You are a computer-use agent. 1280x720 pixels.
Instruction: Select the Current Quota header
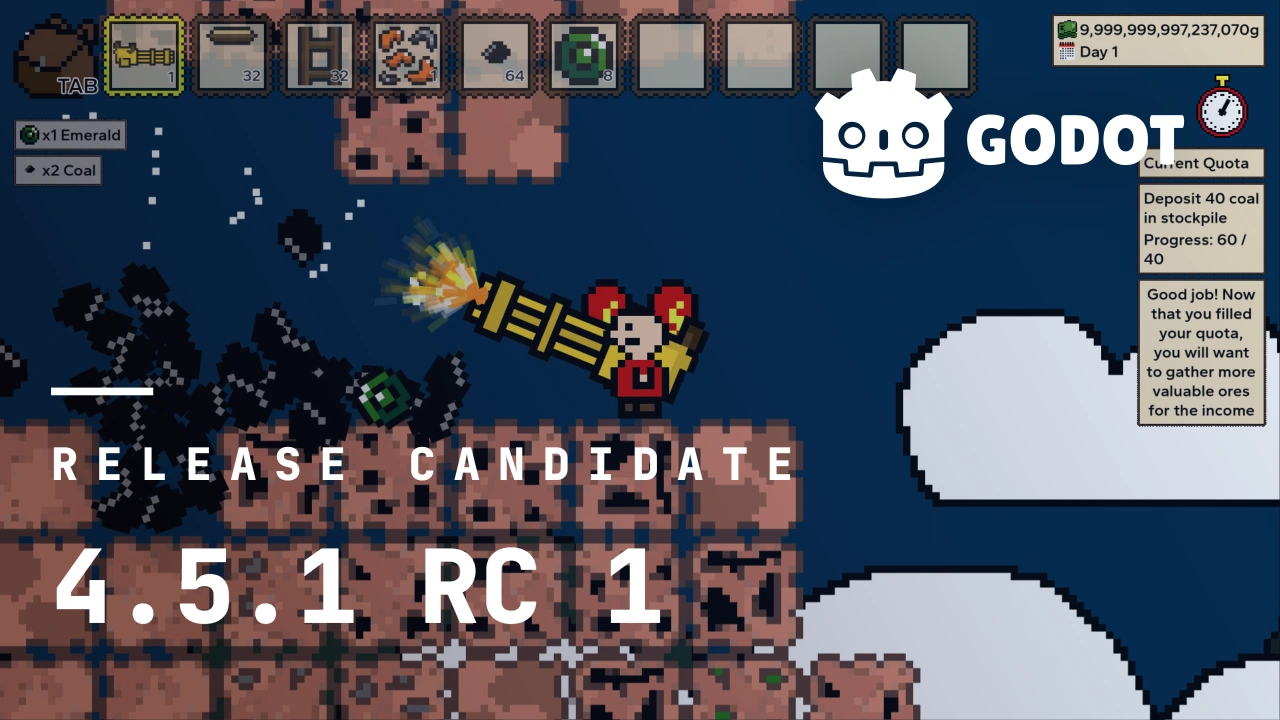[x=1201, y=163]
